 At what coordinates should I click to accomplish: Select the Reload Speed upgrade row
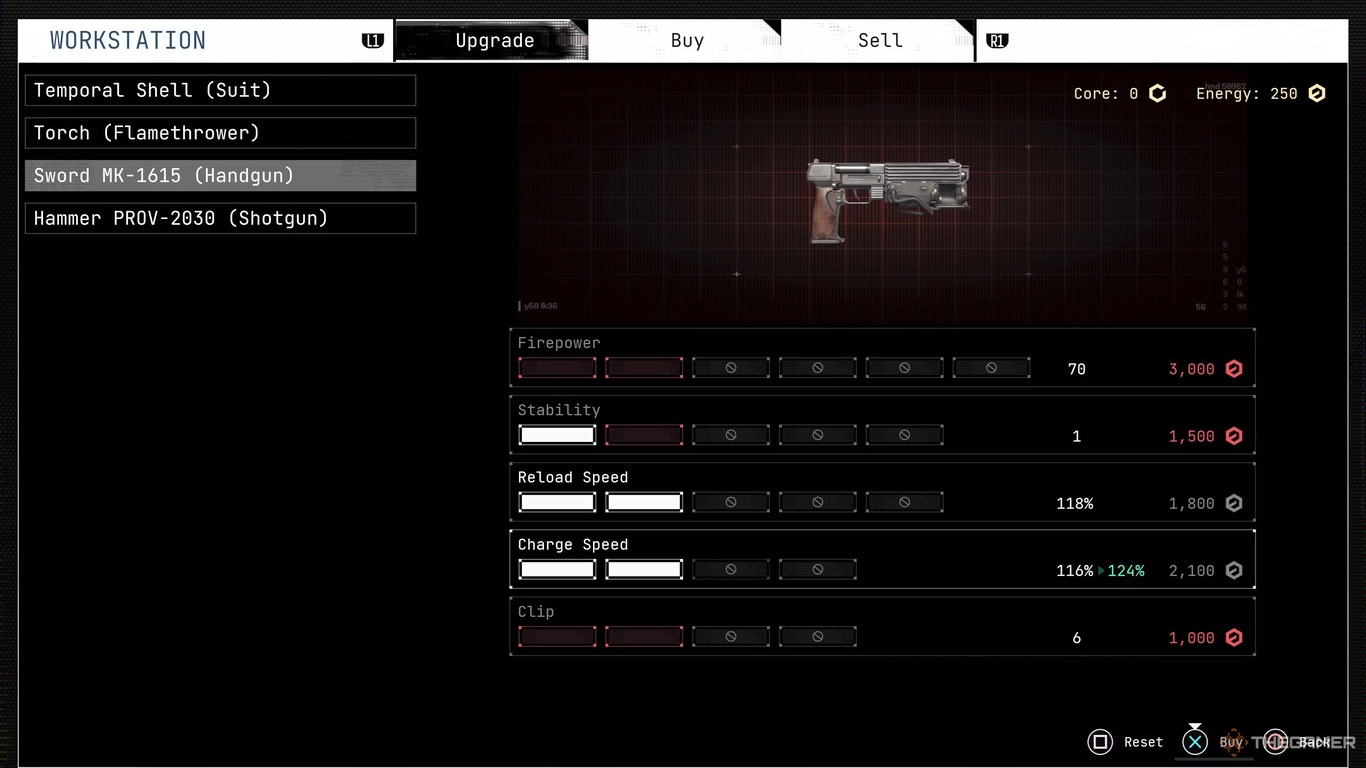point(882,491)
